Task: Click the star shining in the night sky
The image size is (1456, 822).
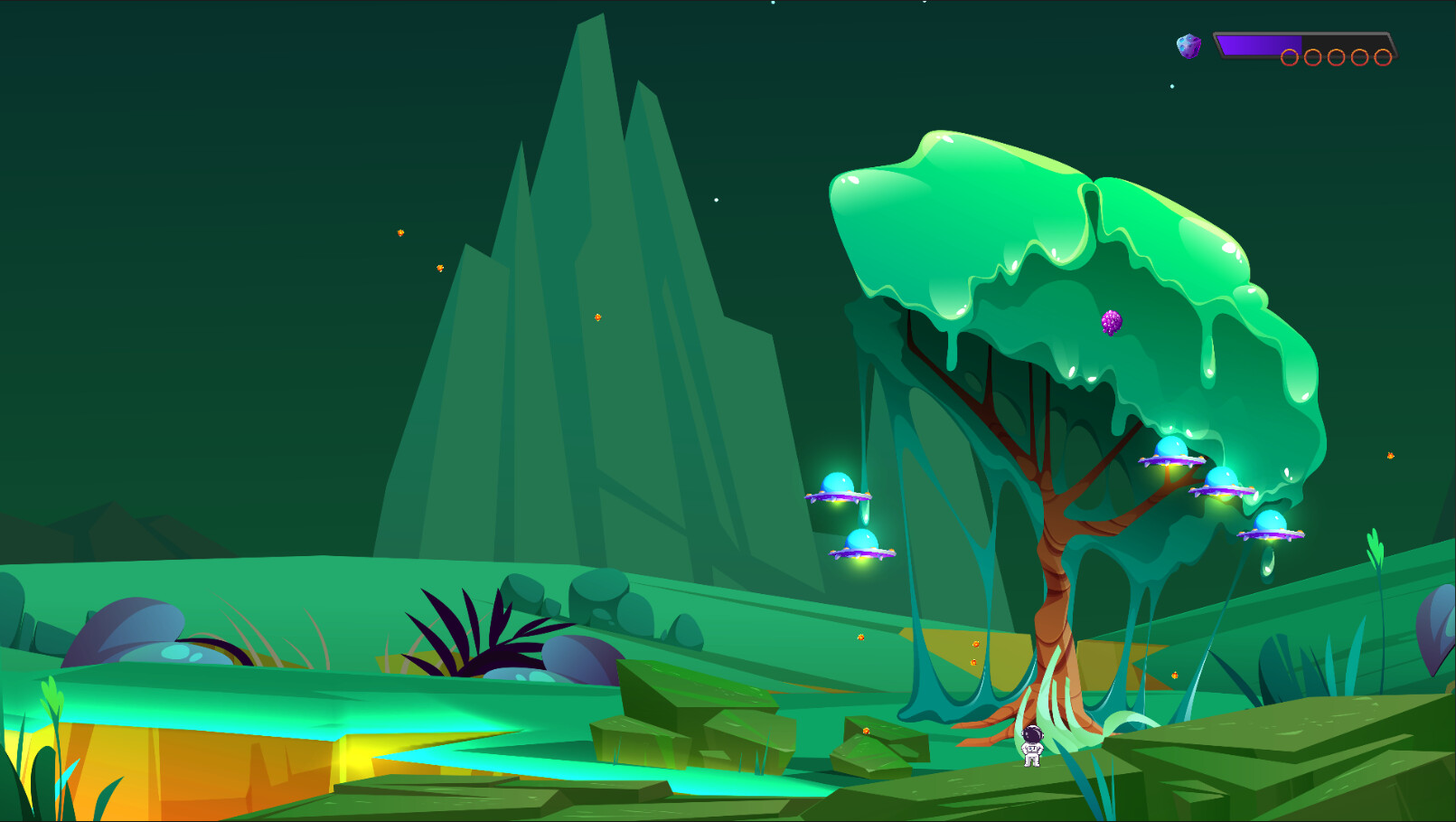Action: 717,199
